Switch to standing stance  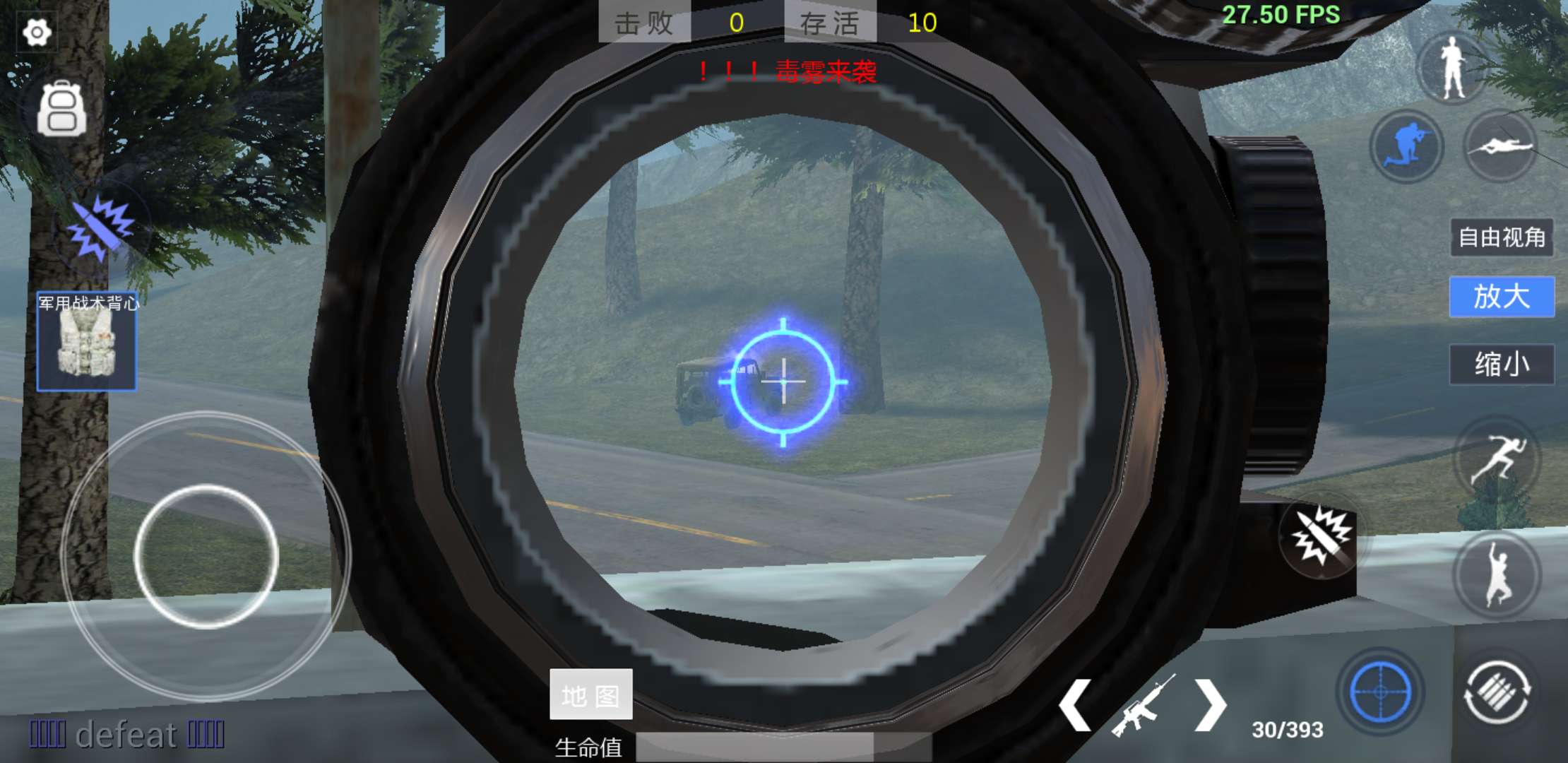(1452, 68)
